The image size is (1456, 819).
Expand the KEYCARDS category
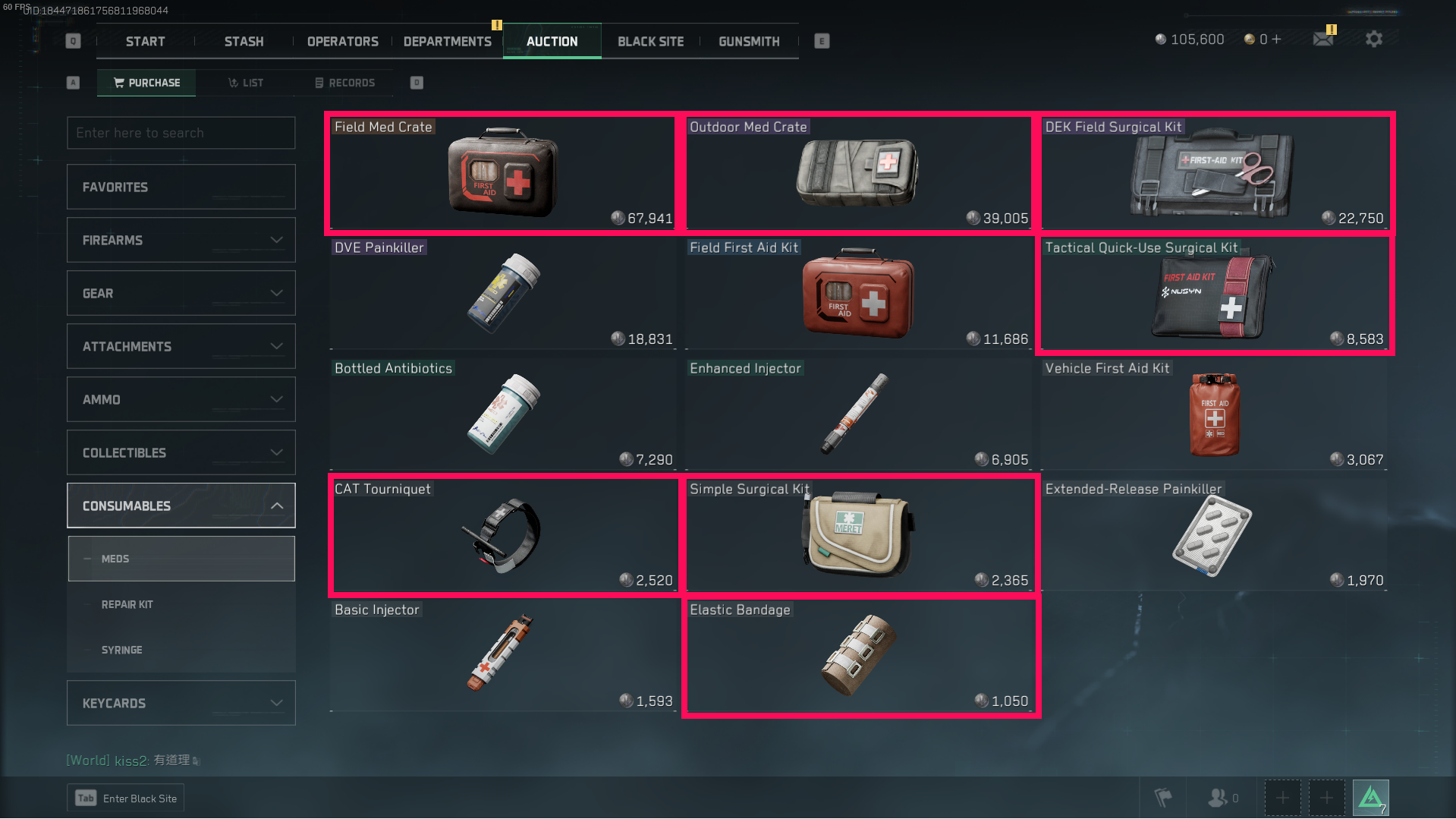(181, 703)
